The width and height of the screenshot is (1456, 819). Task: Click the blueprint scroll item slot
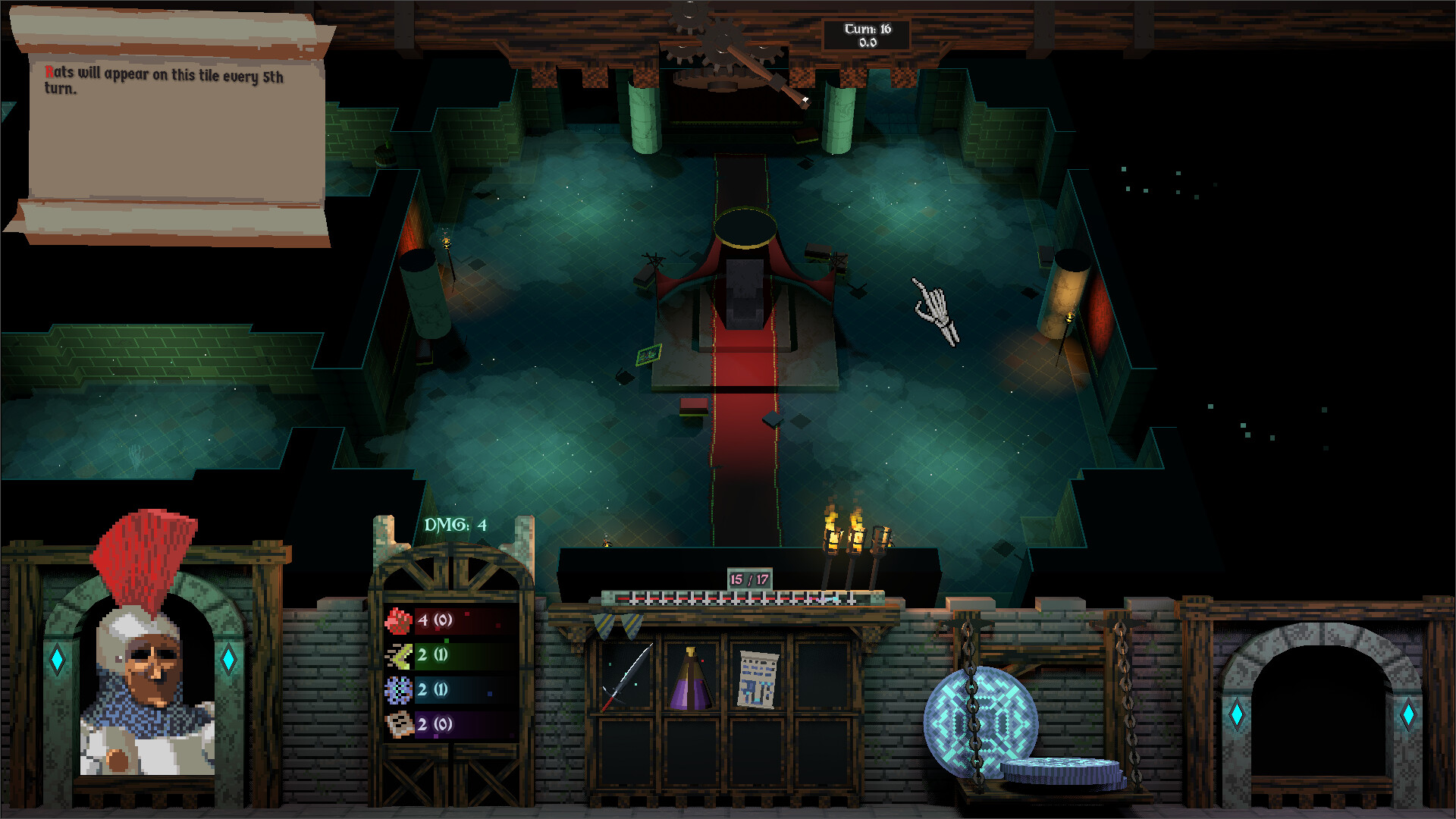pos(758,677)
